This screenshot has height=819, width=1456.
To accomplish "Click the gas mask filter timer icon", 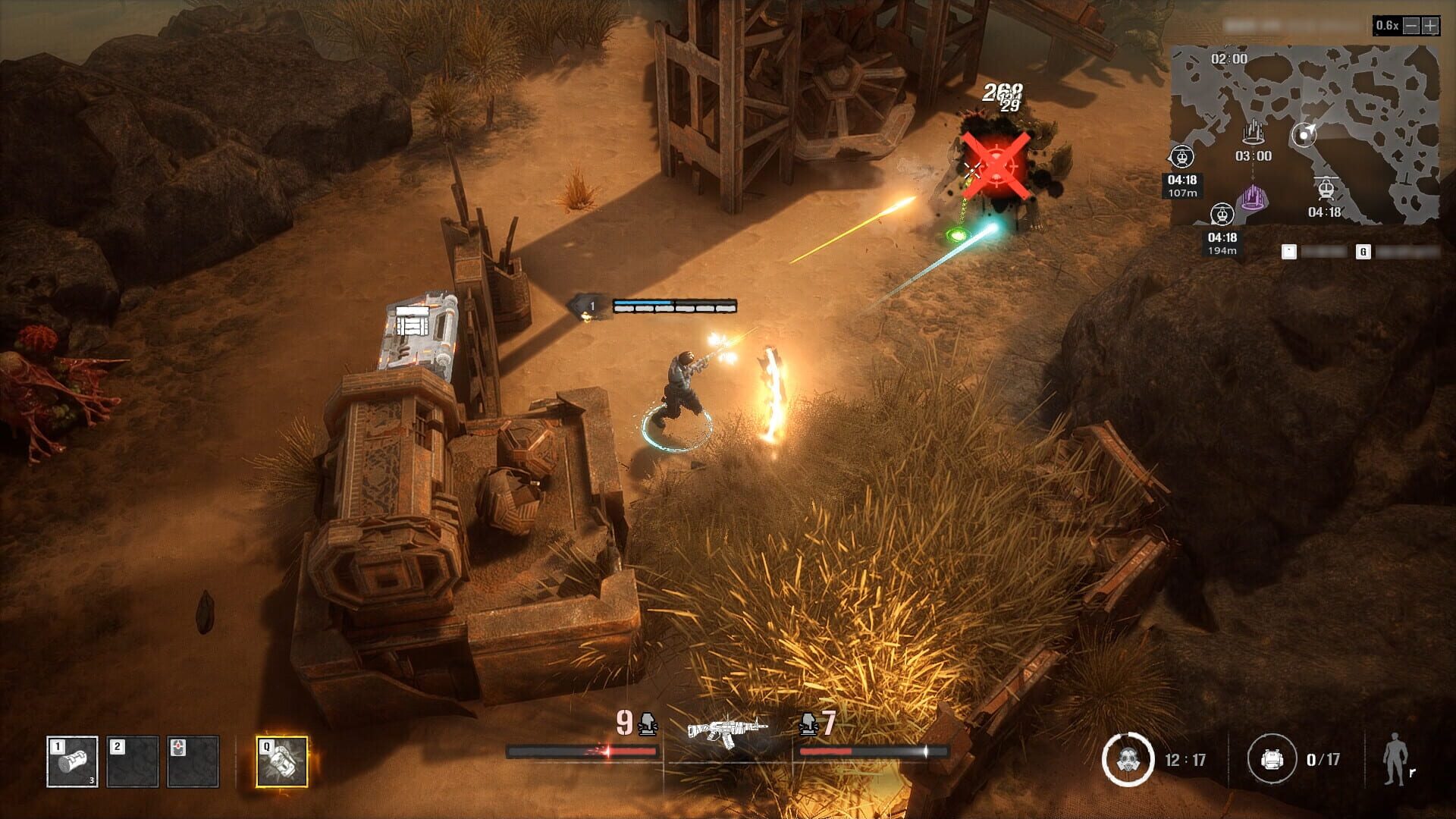I will tap(1128, 759).
